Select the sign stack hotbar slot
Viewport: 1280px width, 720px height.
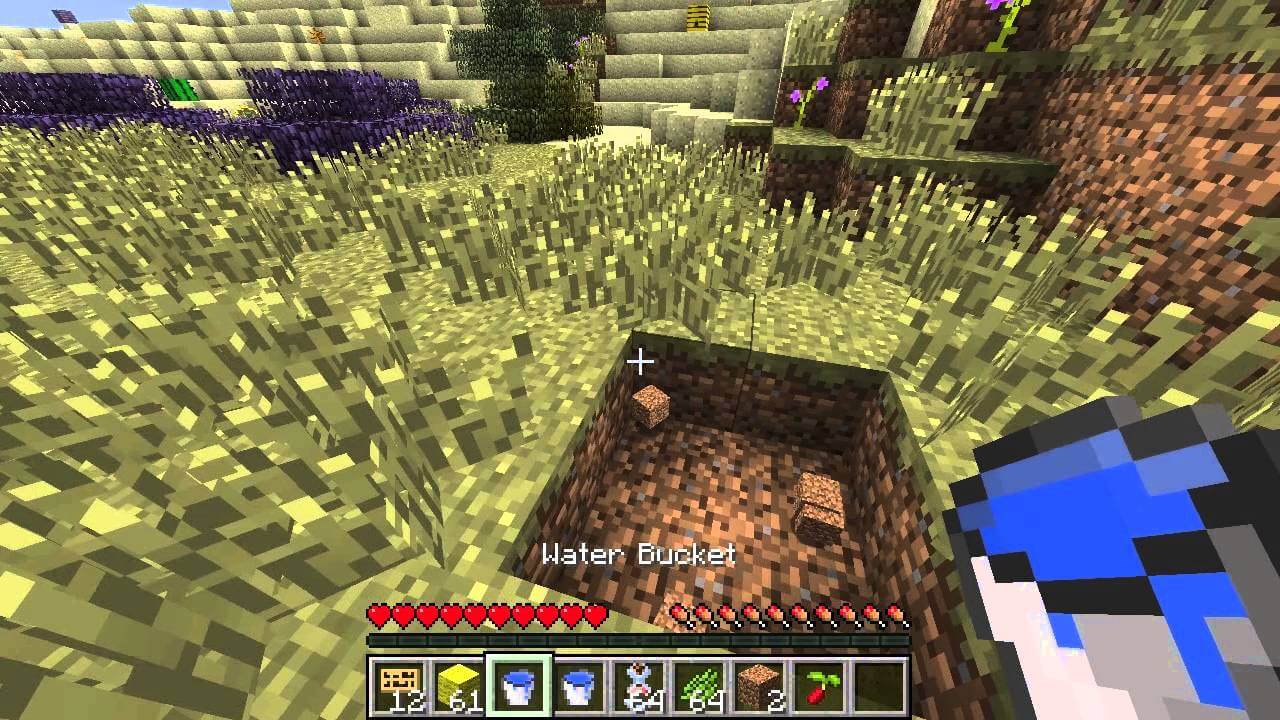click(x=398, y=686)
